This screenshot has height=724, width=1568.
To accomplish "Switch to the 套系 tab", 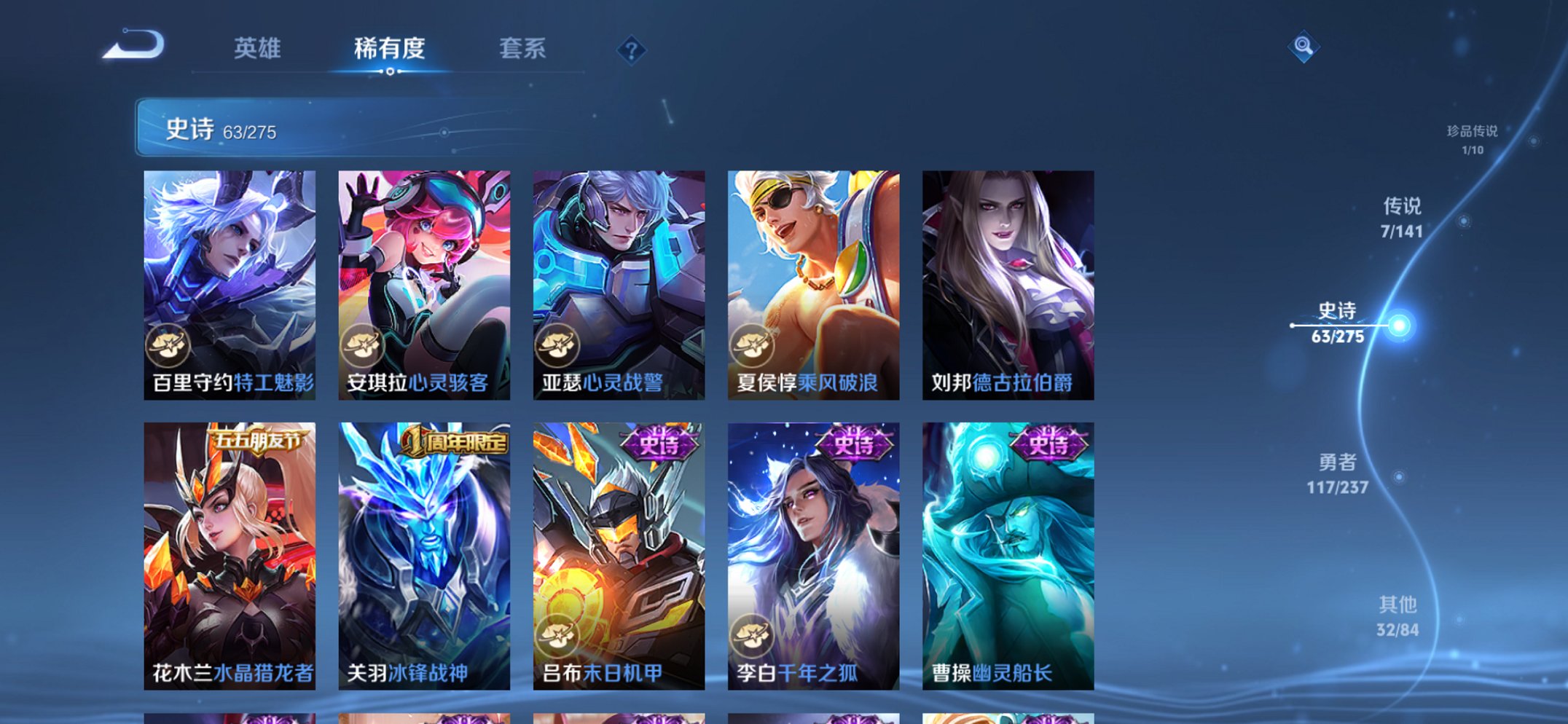I will coord(522,48).
